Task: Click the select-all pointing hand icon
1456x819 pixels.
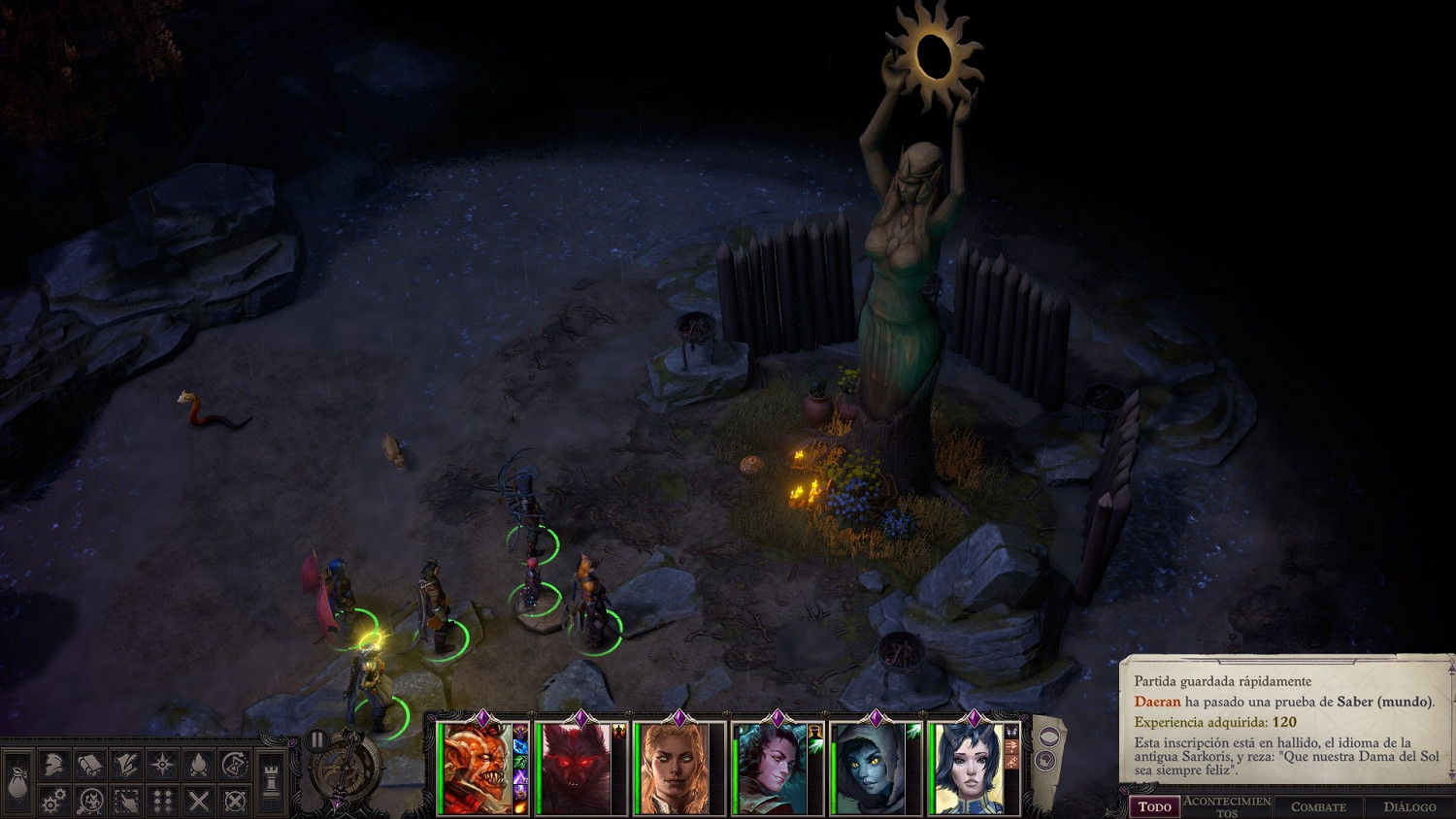Action: tap(125, 801)
